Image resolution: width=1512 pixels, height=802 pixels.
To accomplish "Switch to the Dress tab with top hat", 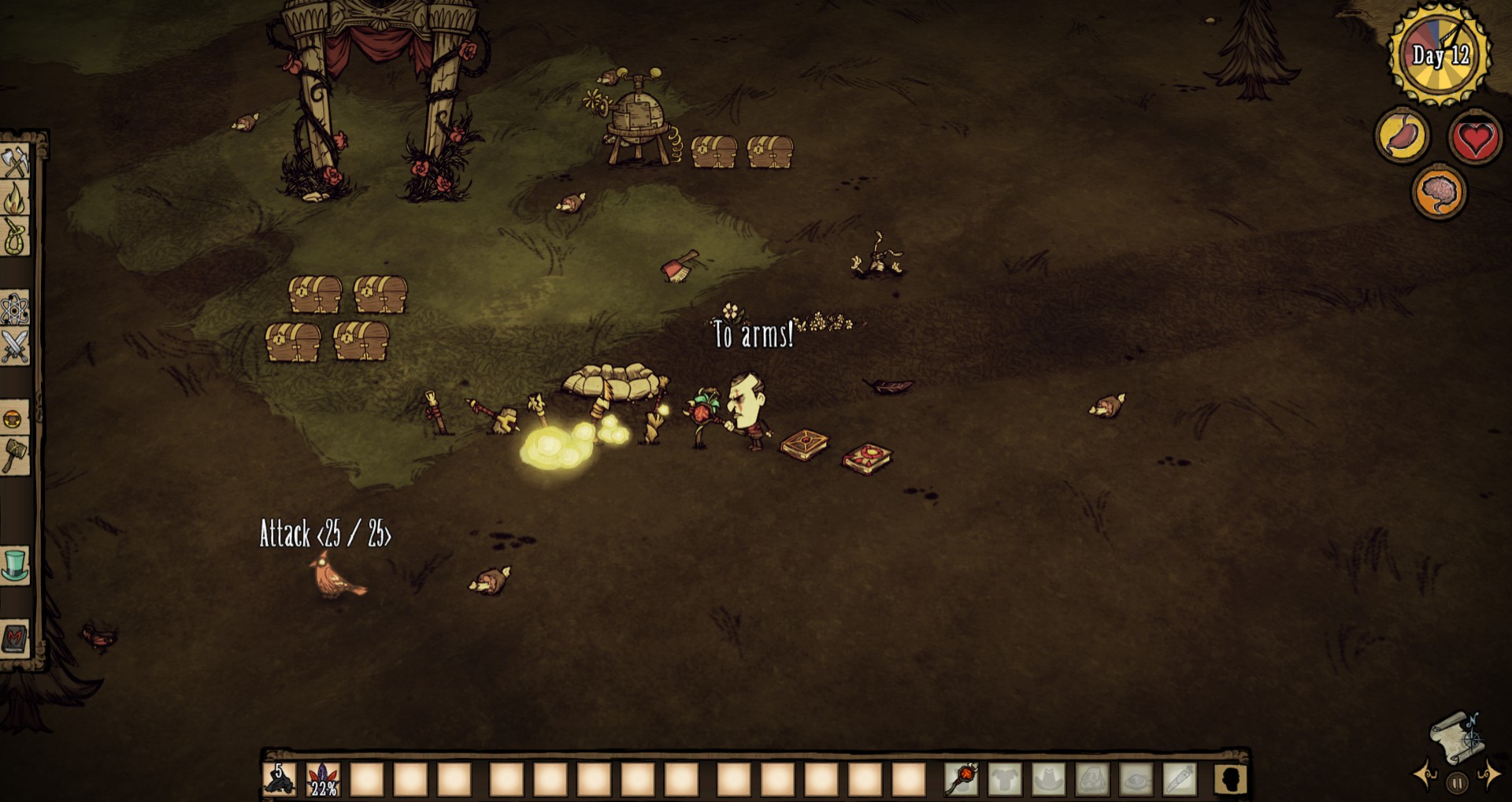I will (x=15, y=565).
